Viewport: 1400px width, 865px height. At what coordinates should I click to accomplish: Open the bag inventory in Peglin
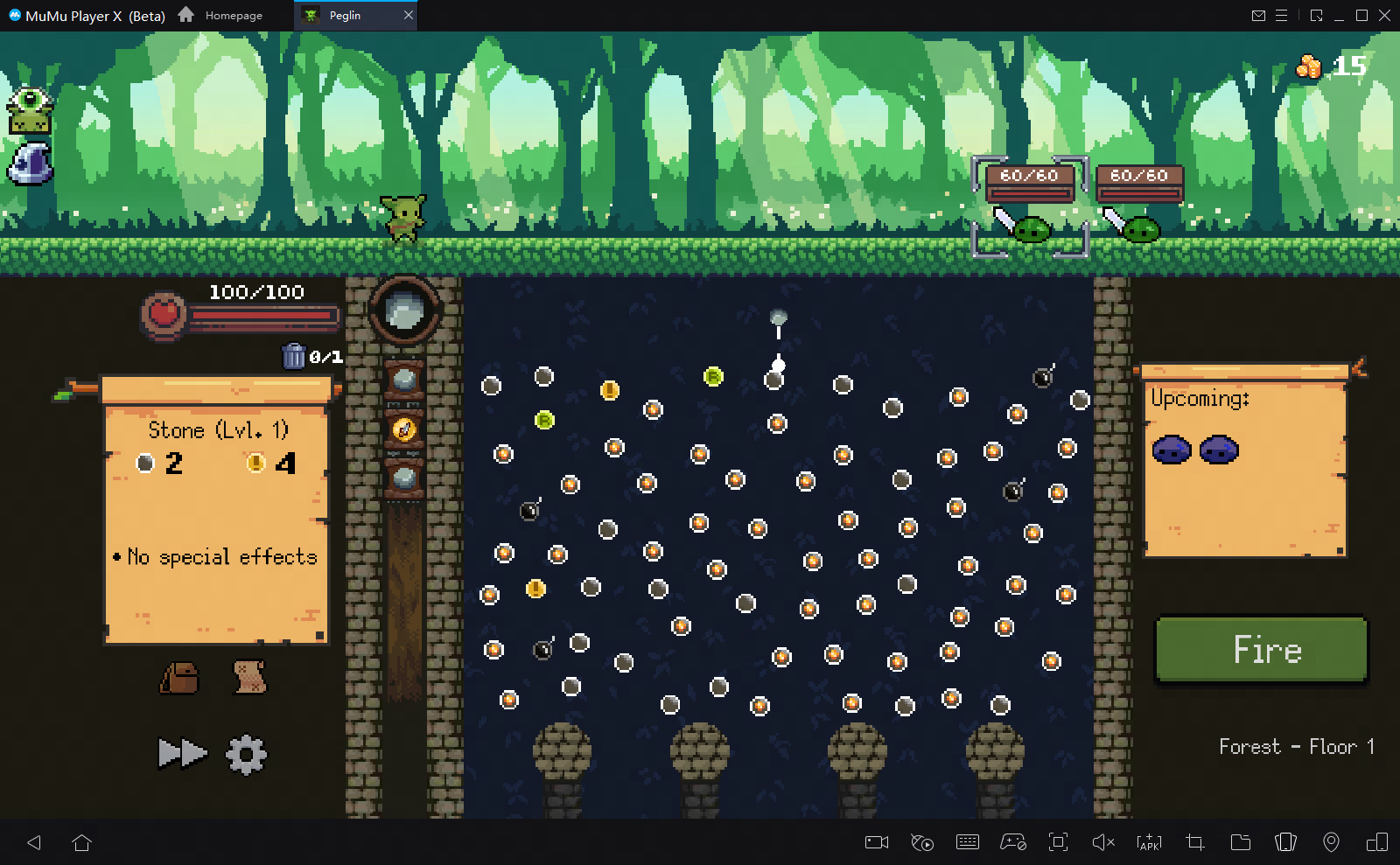pyautogui.click(x=179, y=680)
